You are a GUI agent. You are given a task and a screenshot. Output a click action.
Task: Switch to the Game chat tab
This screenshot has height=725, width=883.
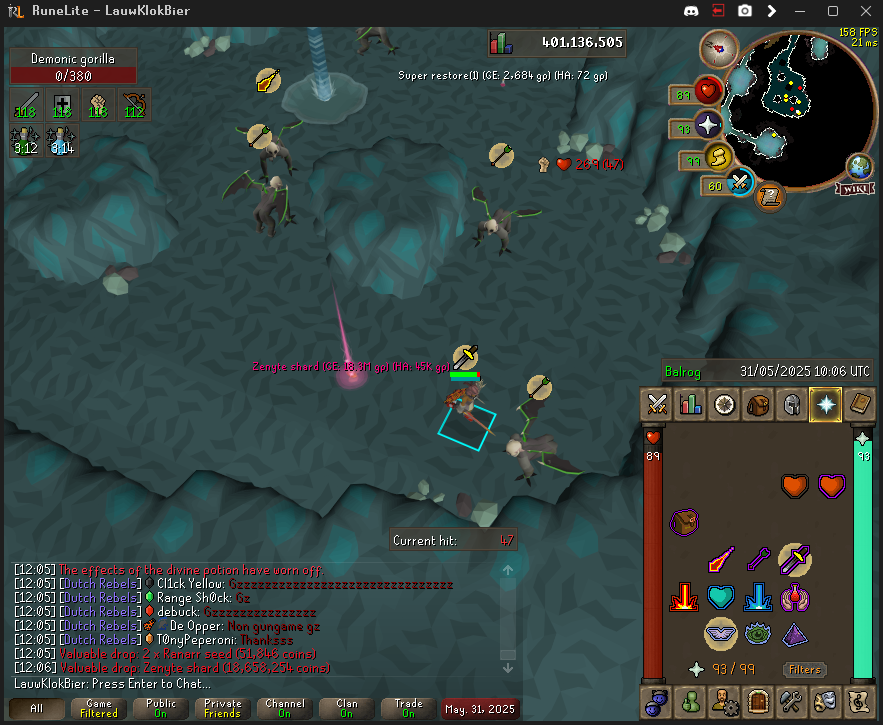(98, 708)
